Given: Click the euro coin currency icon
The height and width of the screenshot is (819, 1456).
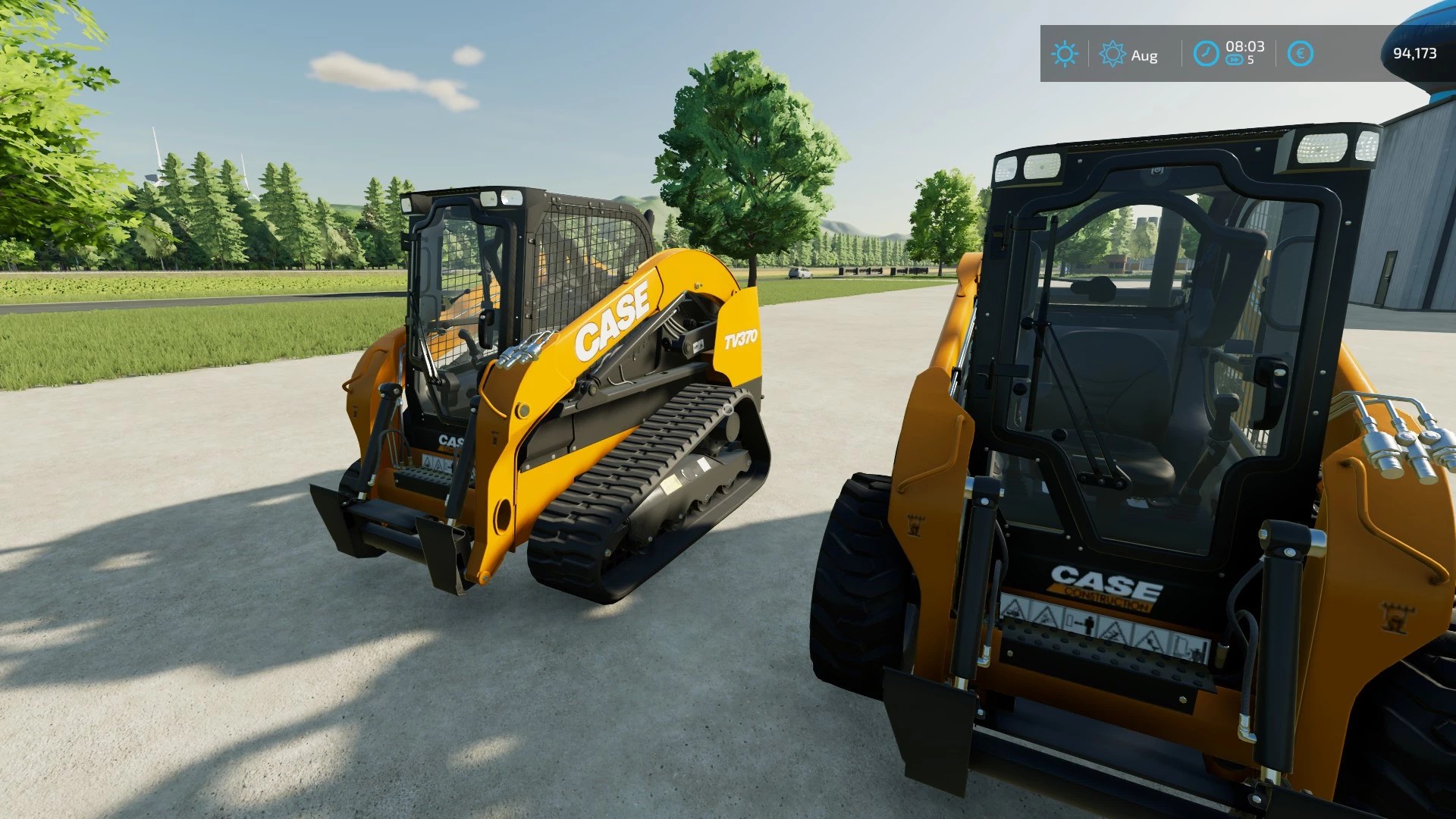Looking at the screenshot, I should (x=1300, y=54).
